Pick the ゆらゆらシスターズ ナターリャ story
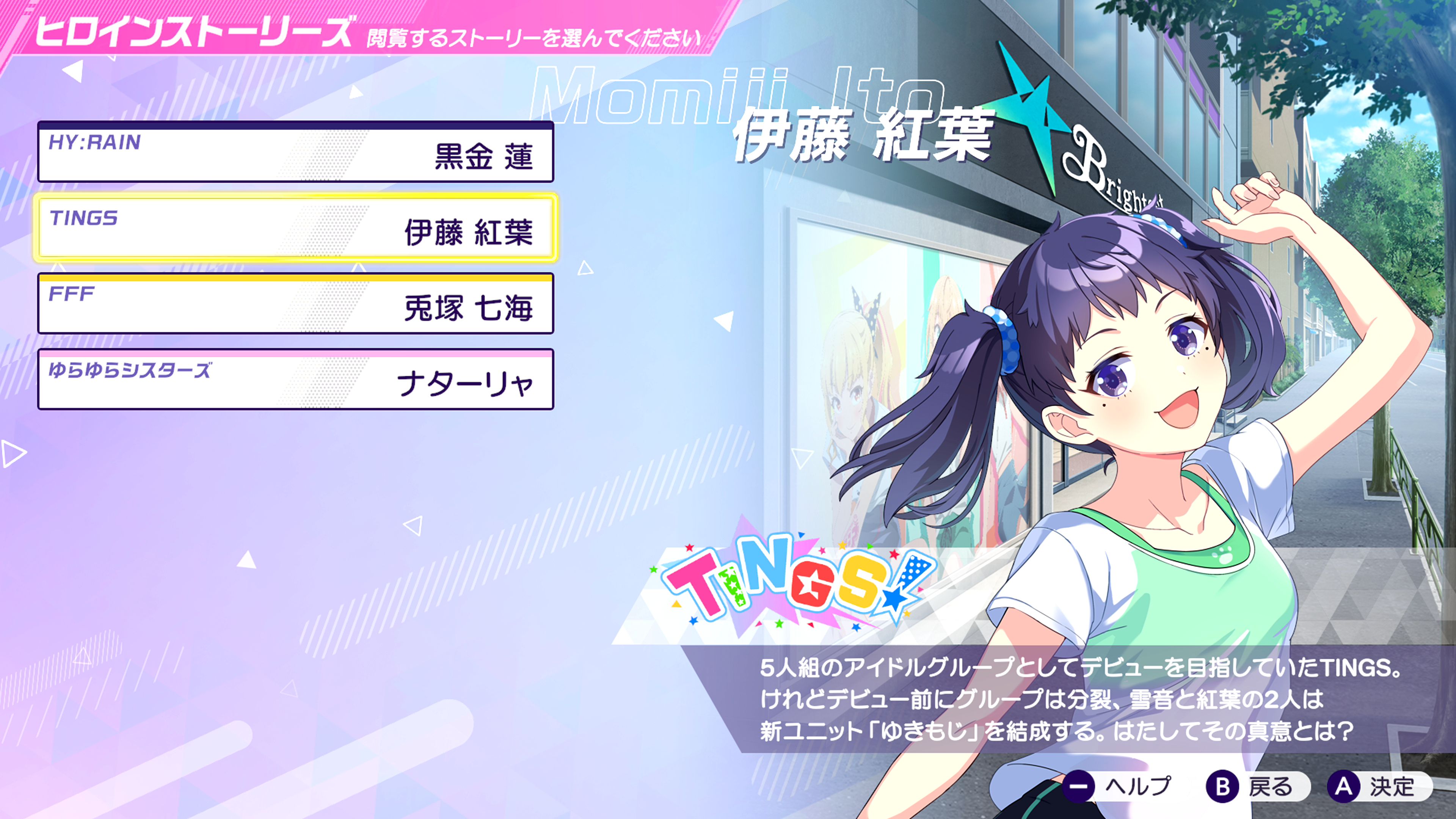Viewport: 1456px width, 819px height. (295, 380)
